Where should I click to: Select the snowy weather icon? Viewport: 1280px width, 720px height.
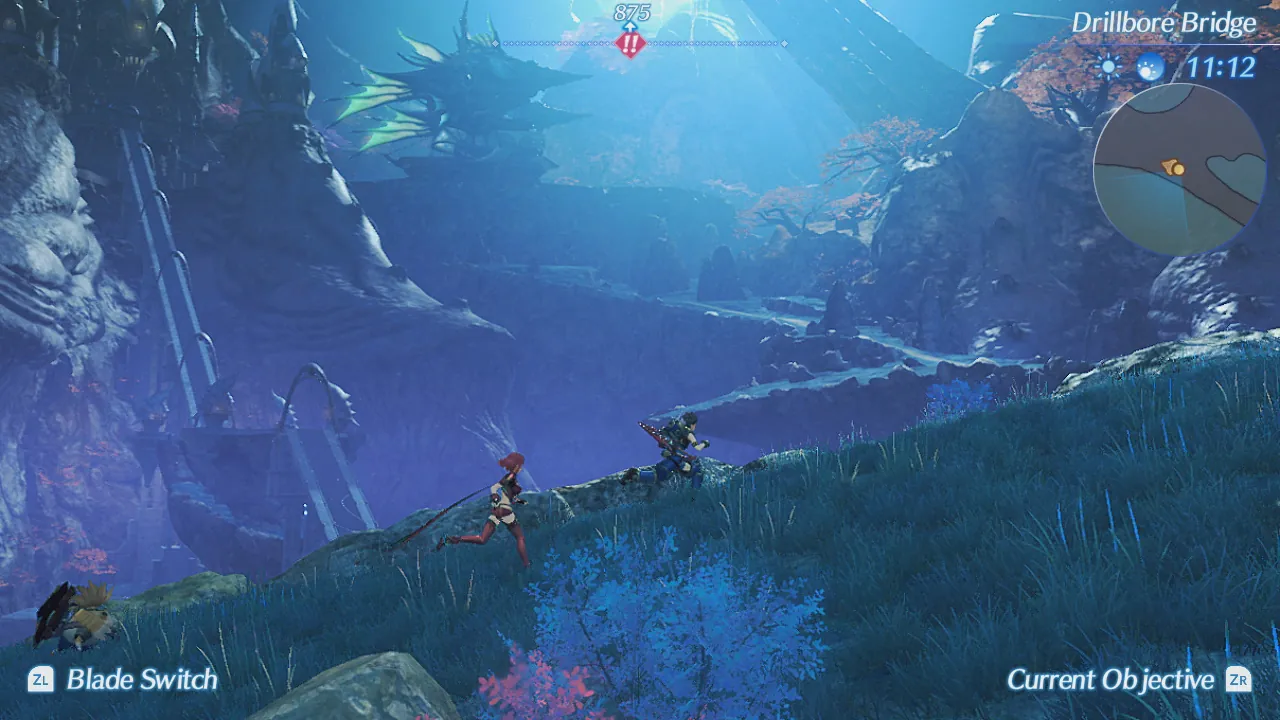[1148, 70]
